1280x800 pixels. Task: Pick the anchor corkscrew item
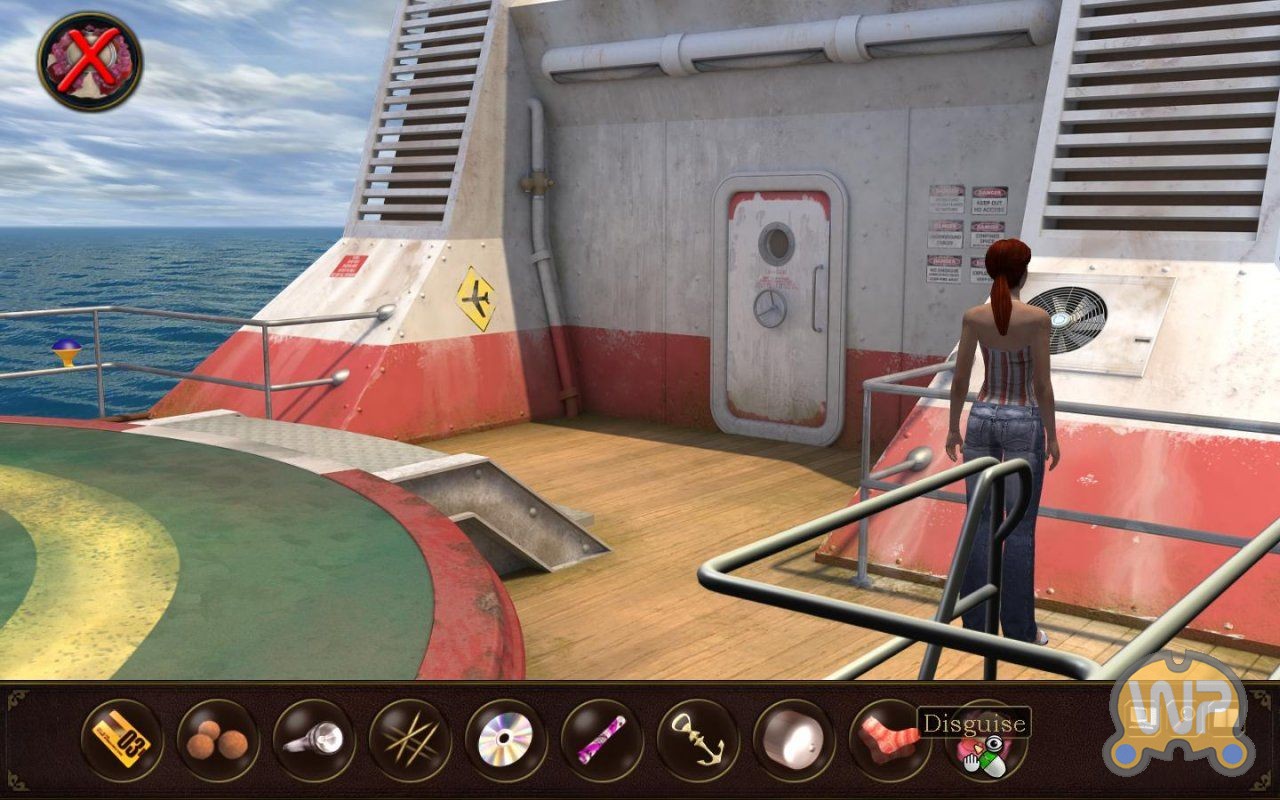pyautogui.click(x=697, y=740)
